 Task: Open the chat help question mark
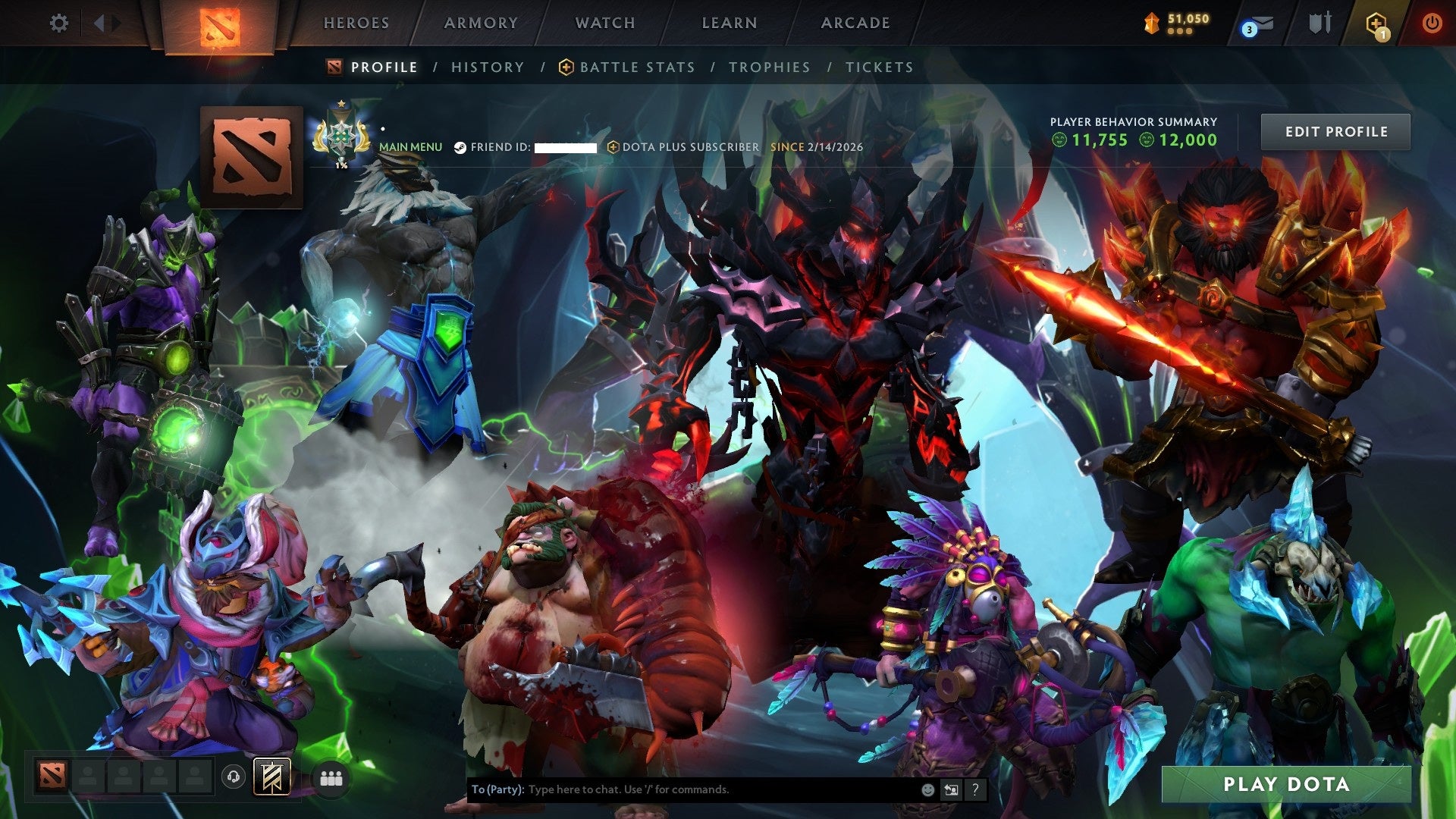pyautogui.click(x=974, y=789)
